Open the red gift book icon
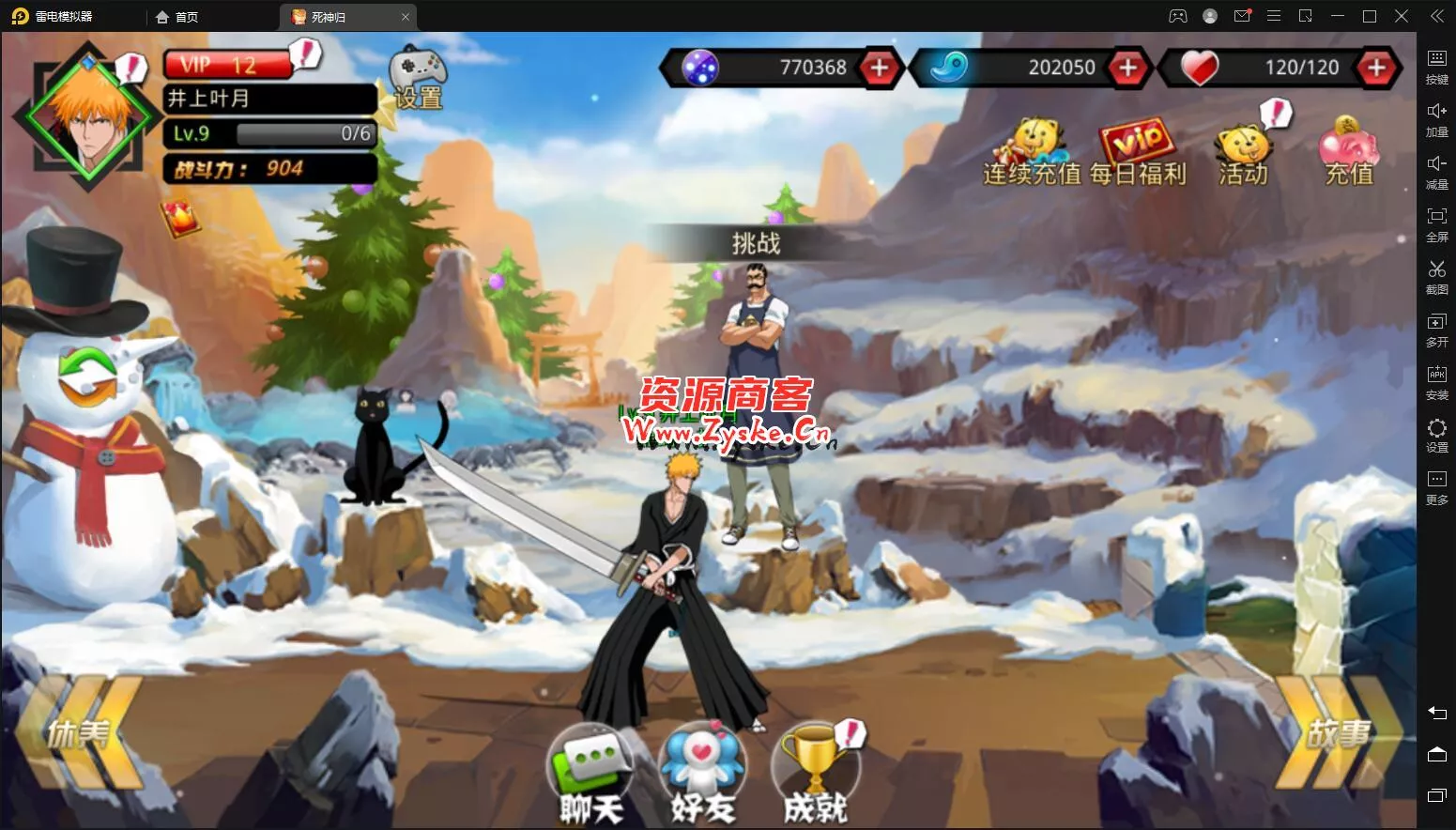1456x830 pixels. pyautogui.click(x=180, y=219)
